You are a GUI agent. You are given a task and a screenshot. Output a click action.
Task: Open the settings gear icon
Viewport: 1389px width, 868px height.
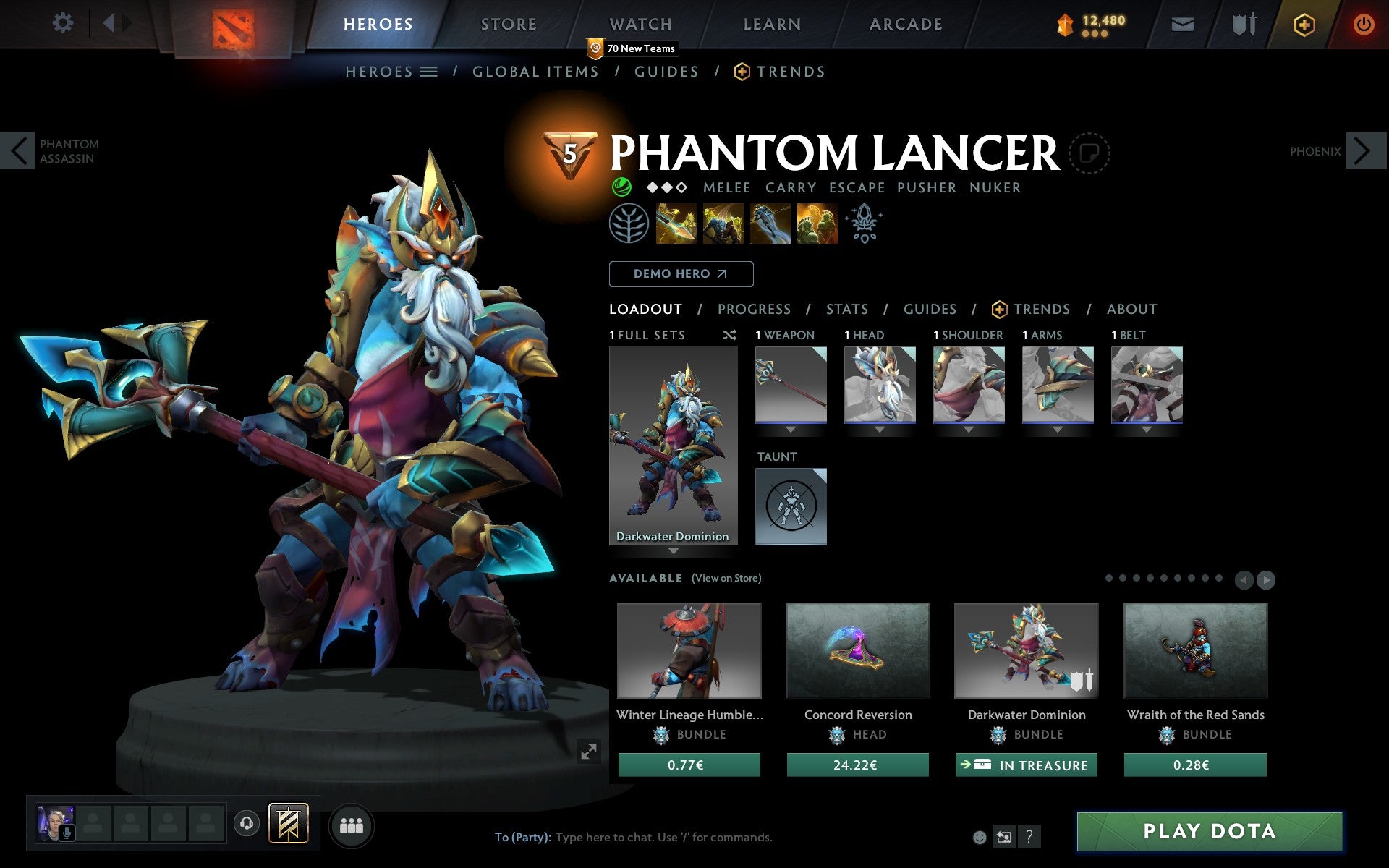click(64, 23)
